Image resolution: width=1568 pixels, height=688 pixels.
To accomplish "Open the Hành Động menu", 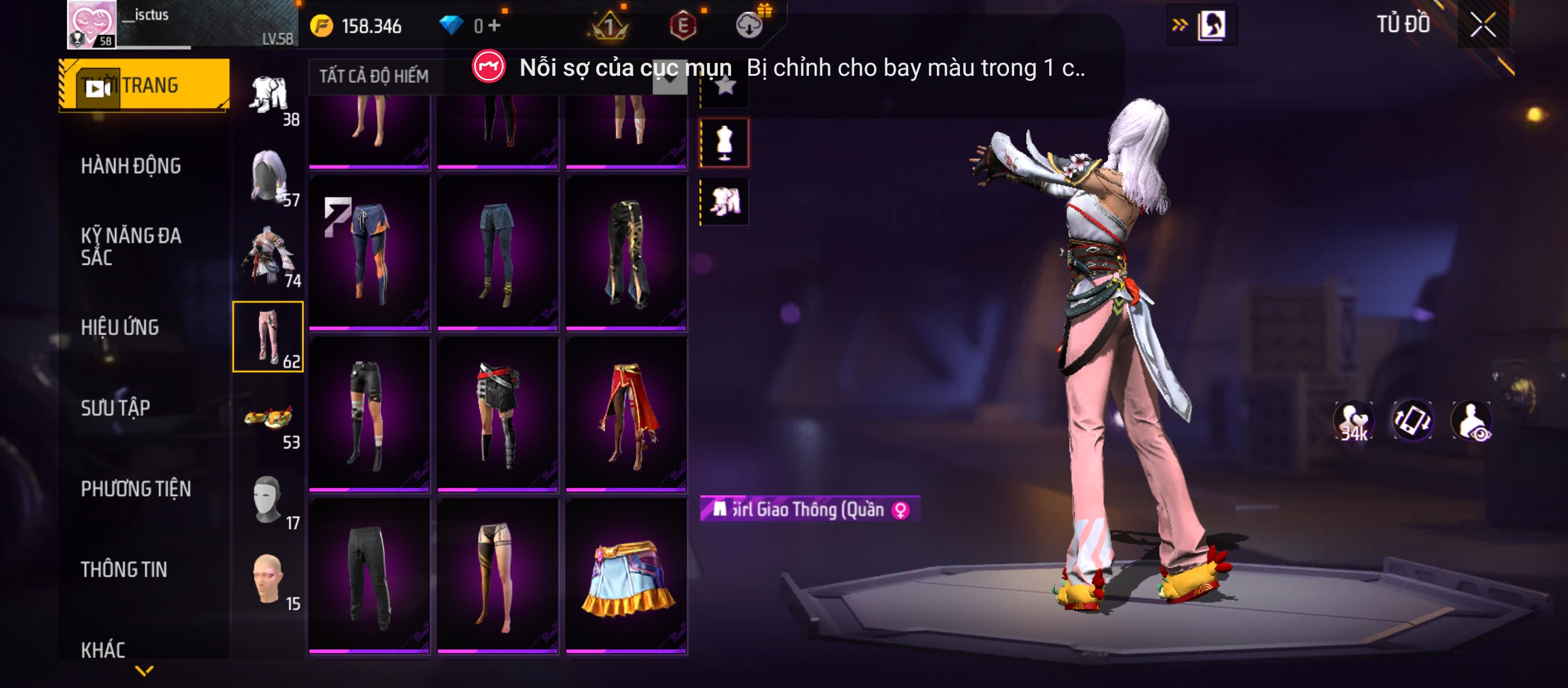I will click(131, 166).
